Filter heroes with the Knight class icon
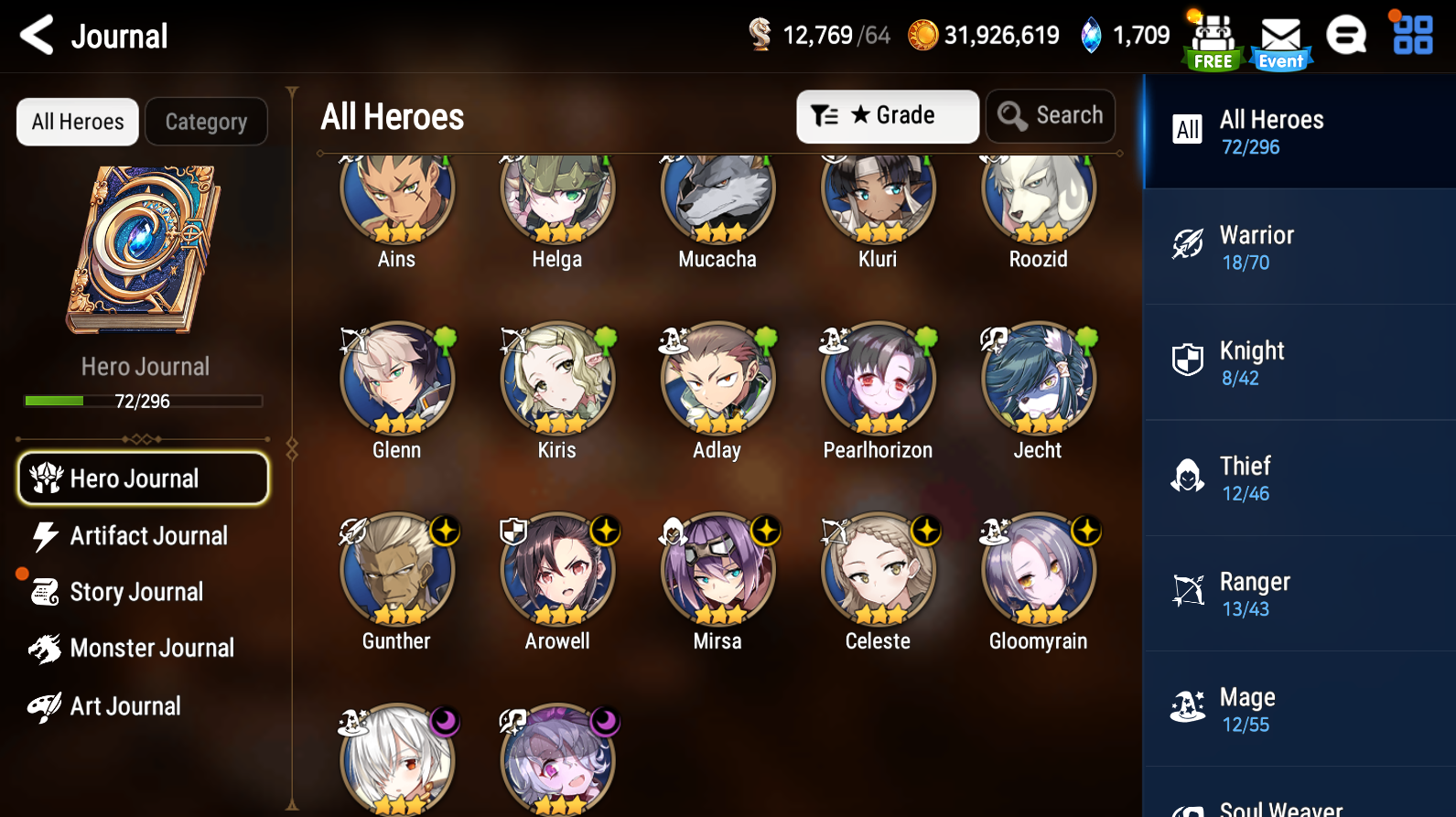This screenshot has height=817, width=1456. 1187,360
